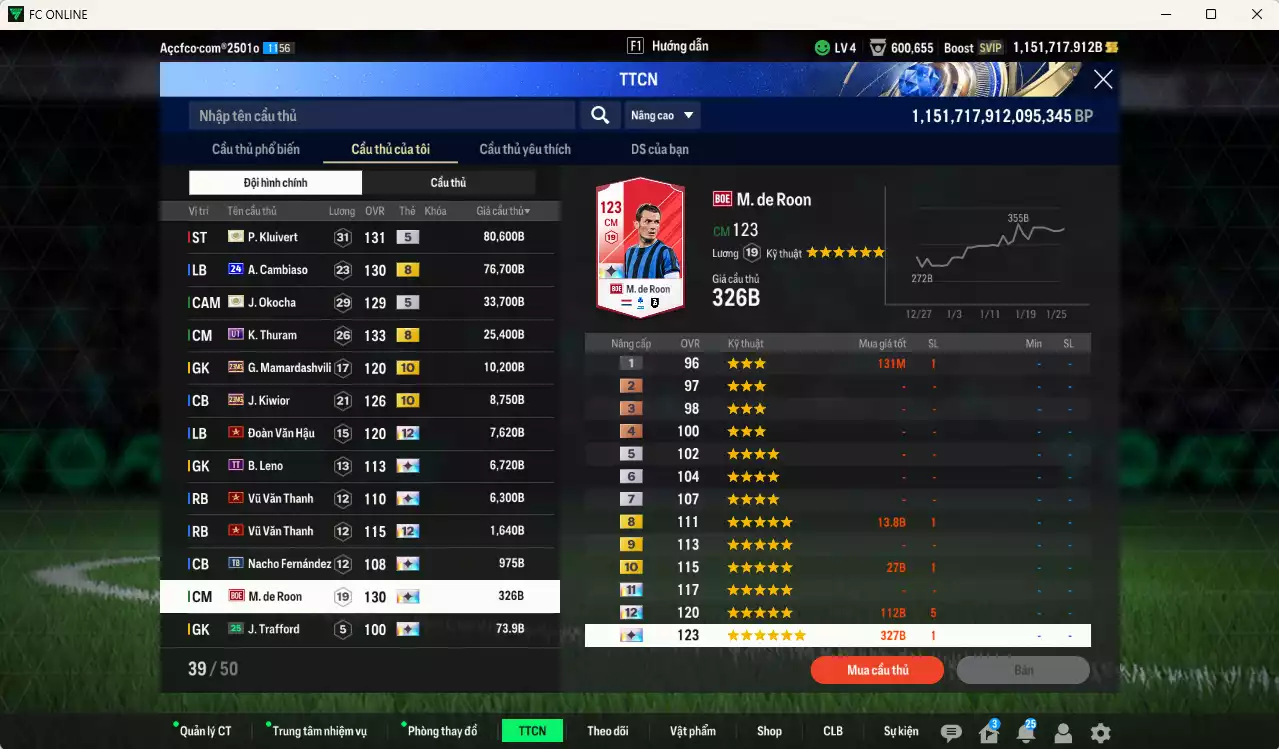
Task: Click the red Mua cầu thủ button
Action: pos(877,670)
